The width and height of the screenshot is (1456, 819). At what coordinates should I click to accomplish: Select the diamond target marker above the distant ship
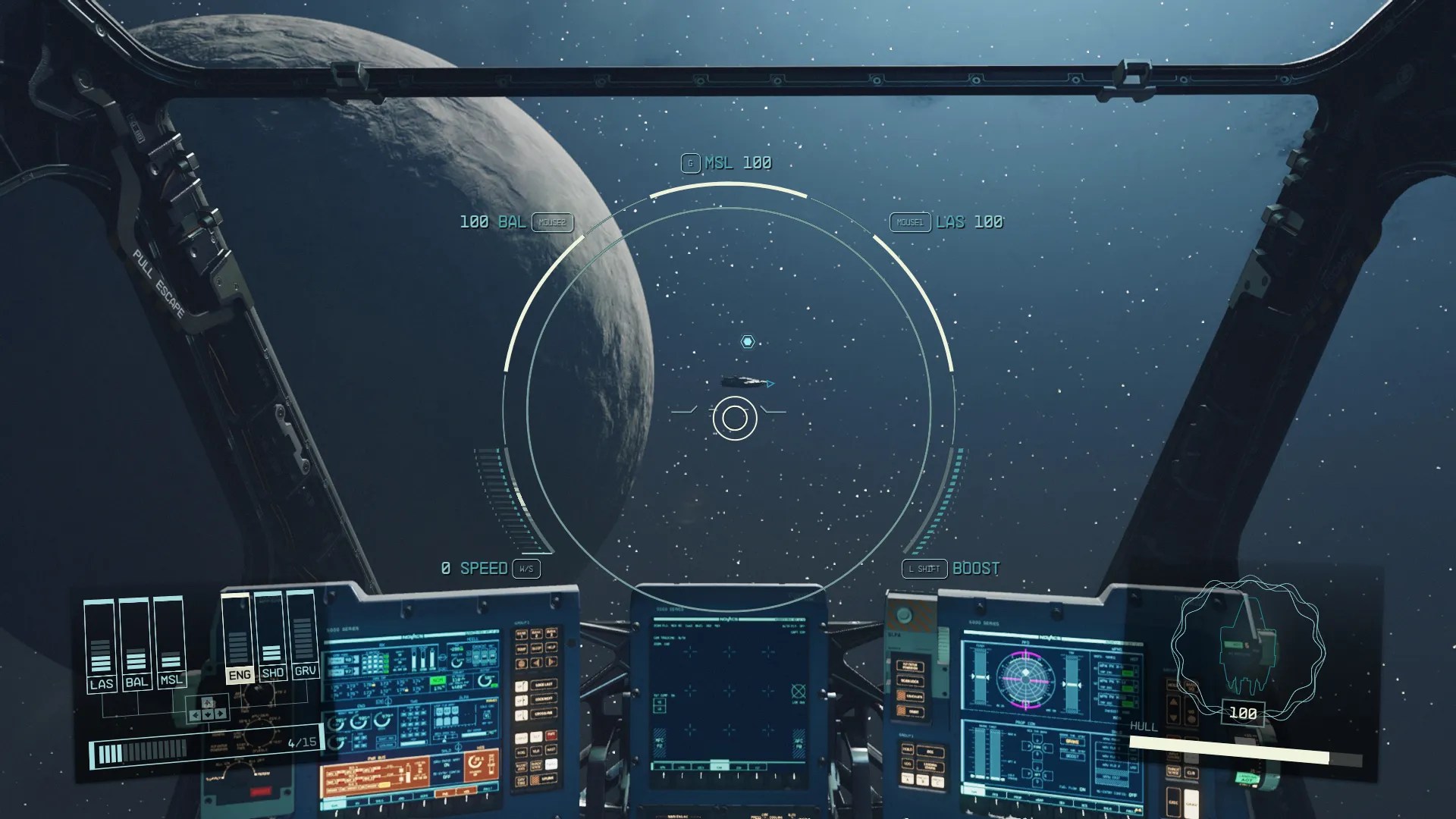tap(748, 342)
